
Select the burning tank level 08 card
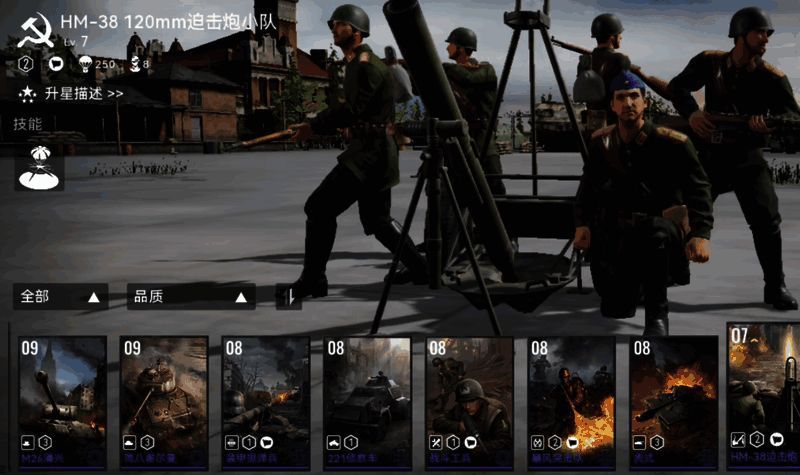[x=673, y=393]
